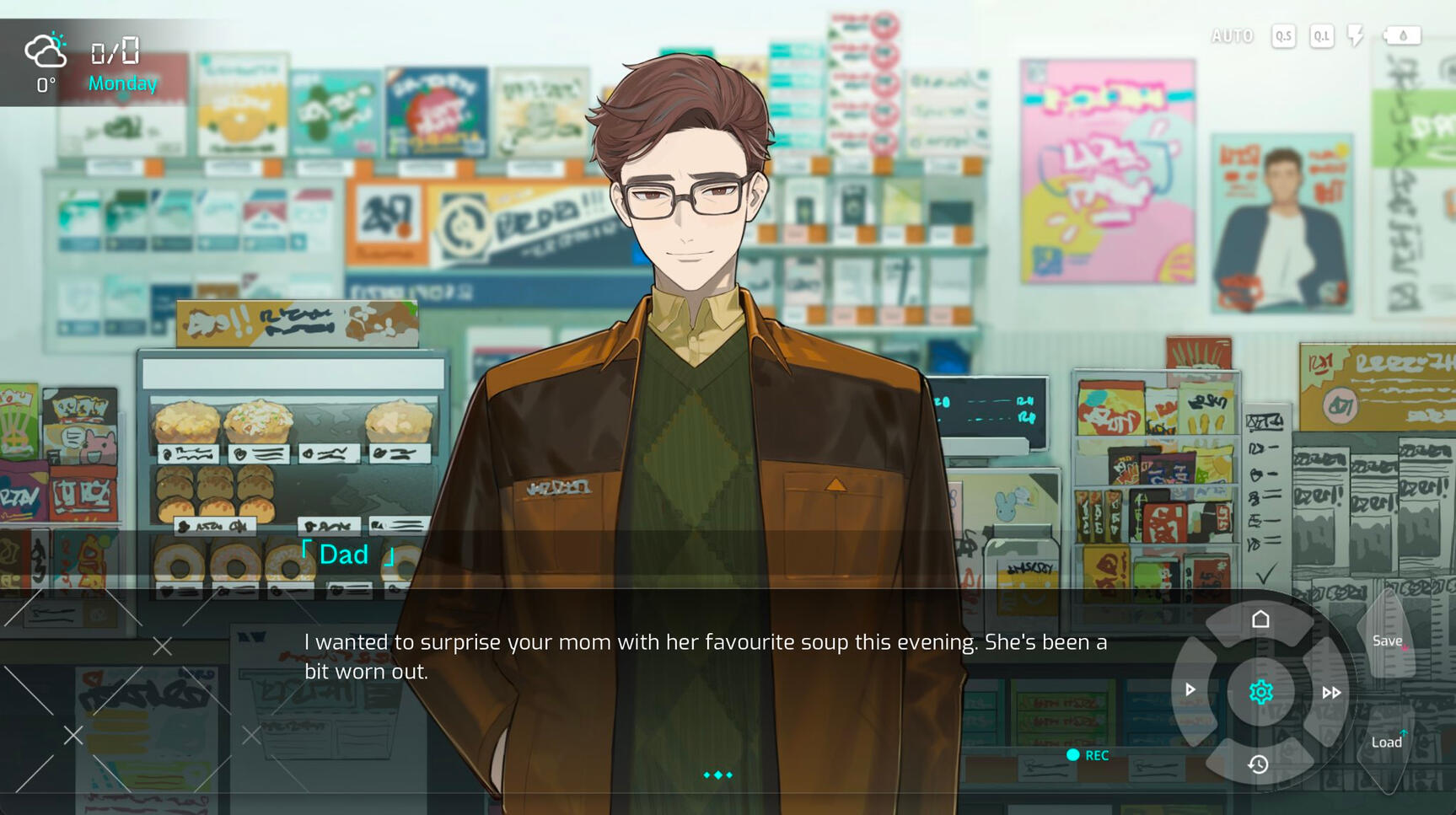Toggle AUTO dialogue mode
1456x815 pixels.
tap(1232, 36)
